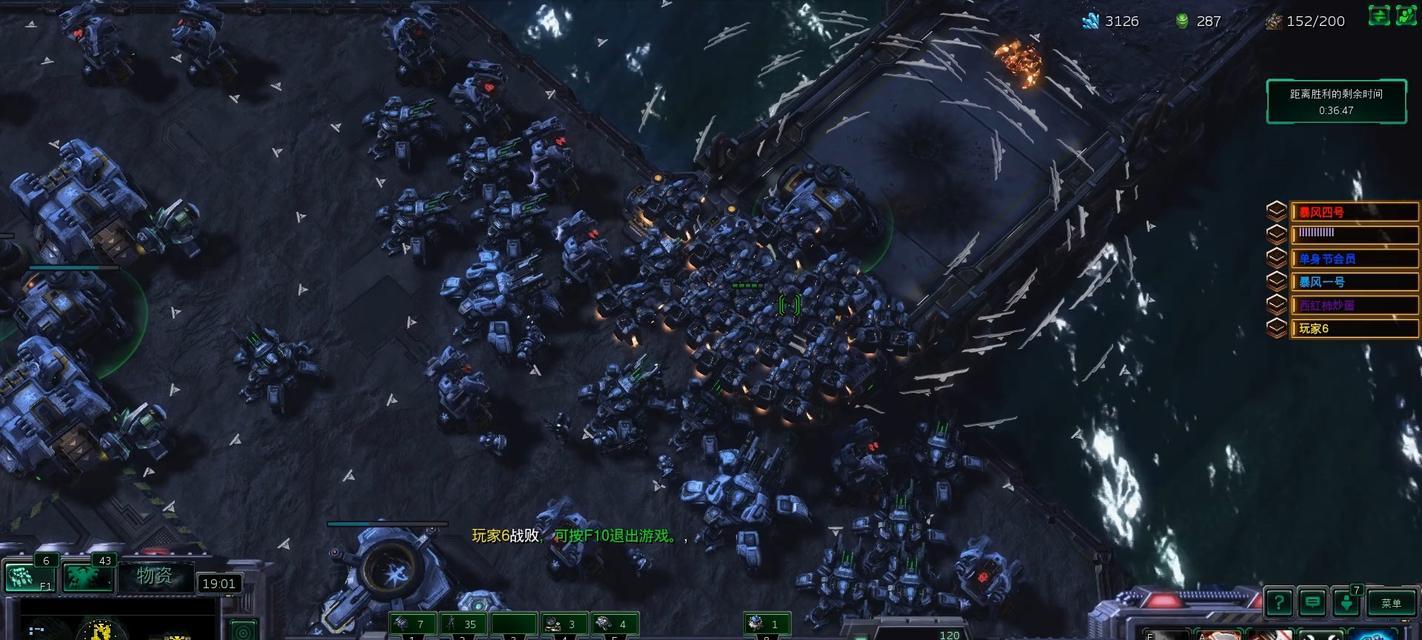Select control group holding 4 units
This screenshot has width=1422, height=640.
coord(615,625)
